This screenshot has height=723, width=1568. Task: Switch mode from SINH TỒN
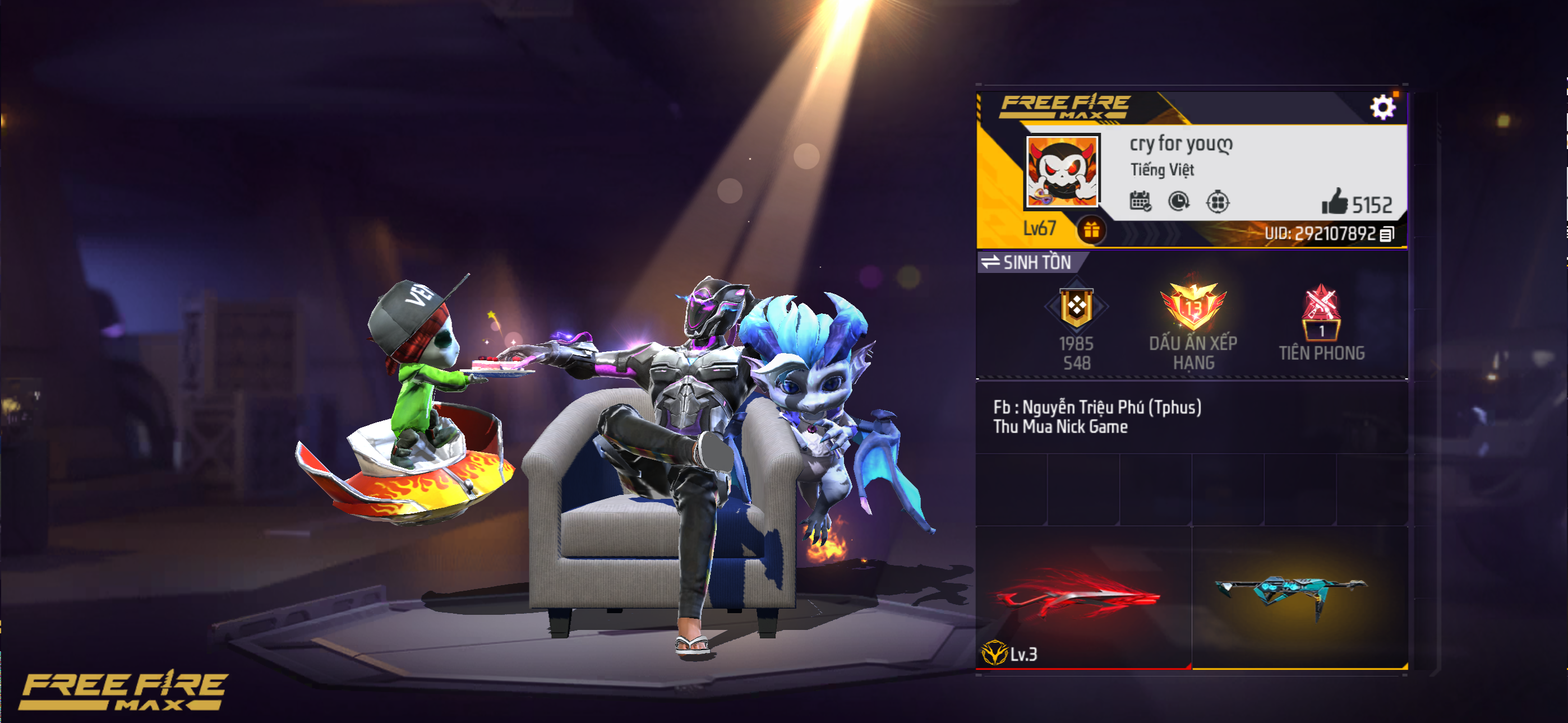[x=1028, y=262]
